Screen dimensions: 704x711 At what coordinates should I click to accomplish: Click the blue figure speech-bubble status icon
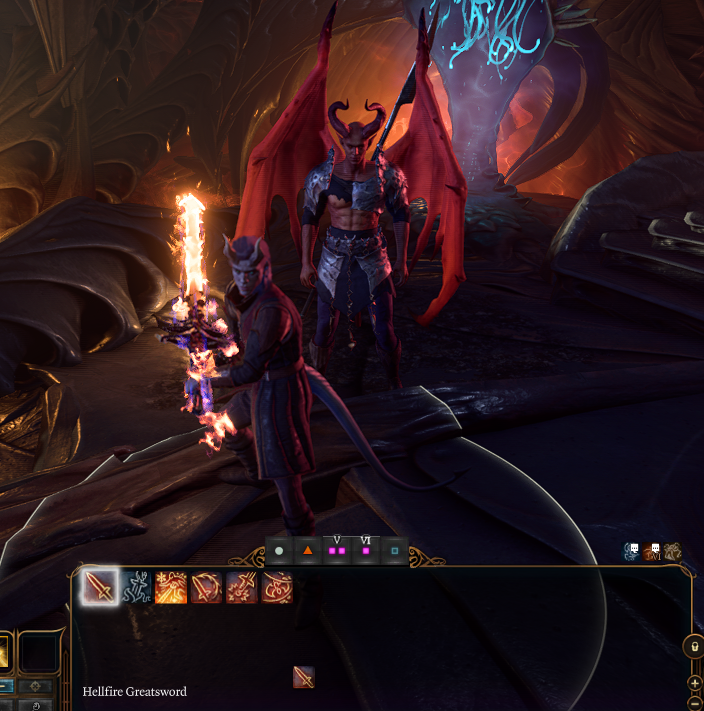632,551
